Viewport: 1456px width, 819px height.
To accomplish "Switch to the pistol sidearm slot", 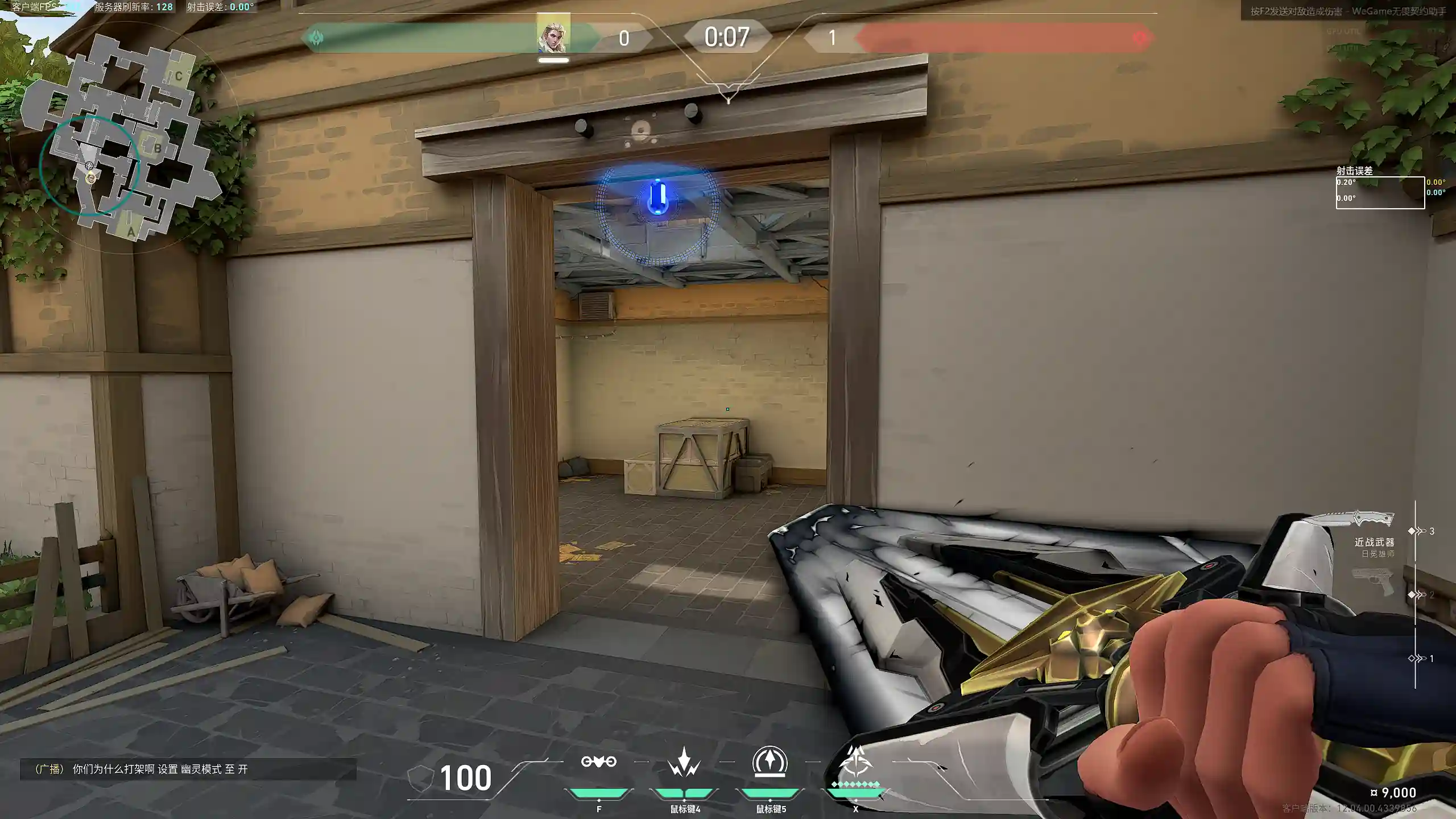I will tap(1373, 581).
